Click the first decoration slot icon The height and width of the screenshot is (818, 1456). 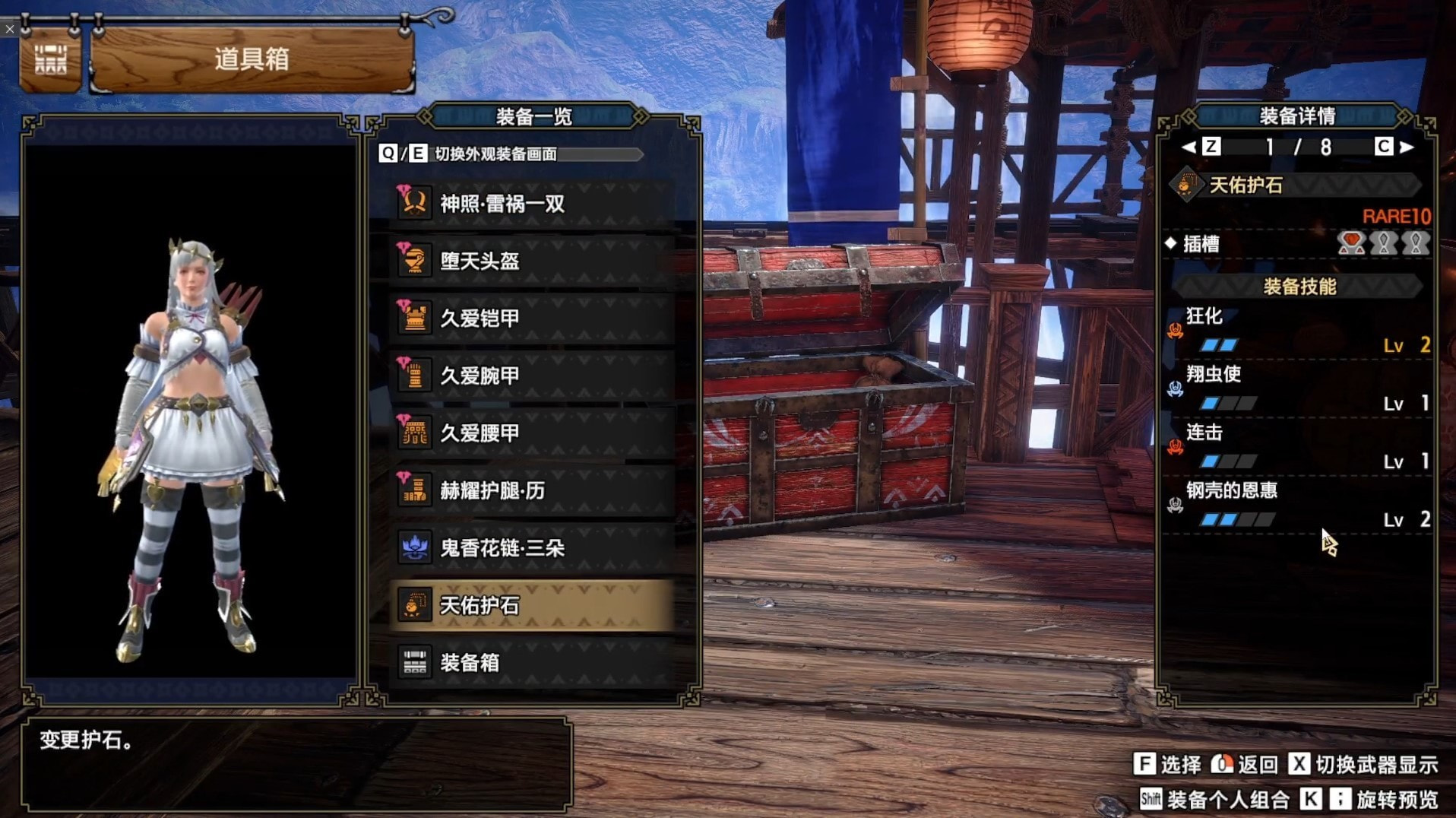point(1351,243)
